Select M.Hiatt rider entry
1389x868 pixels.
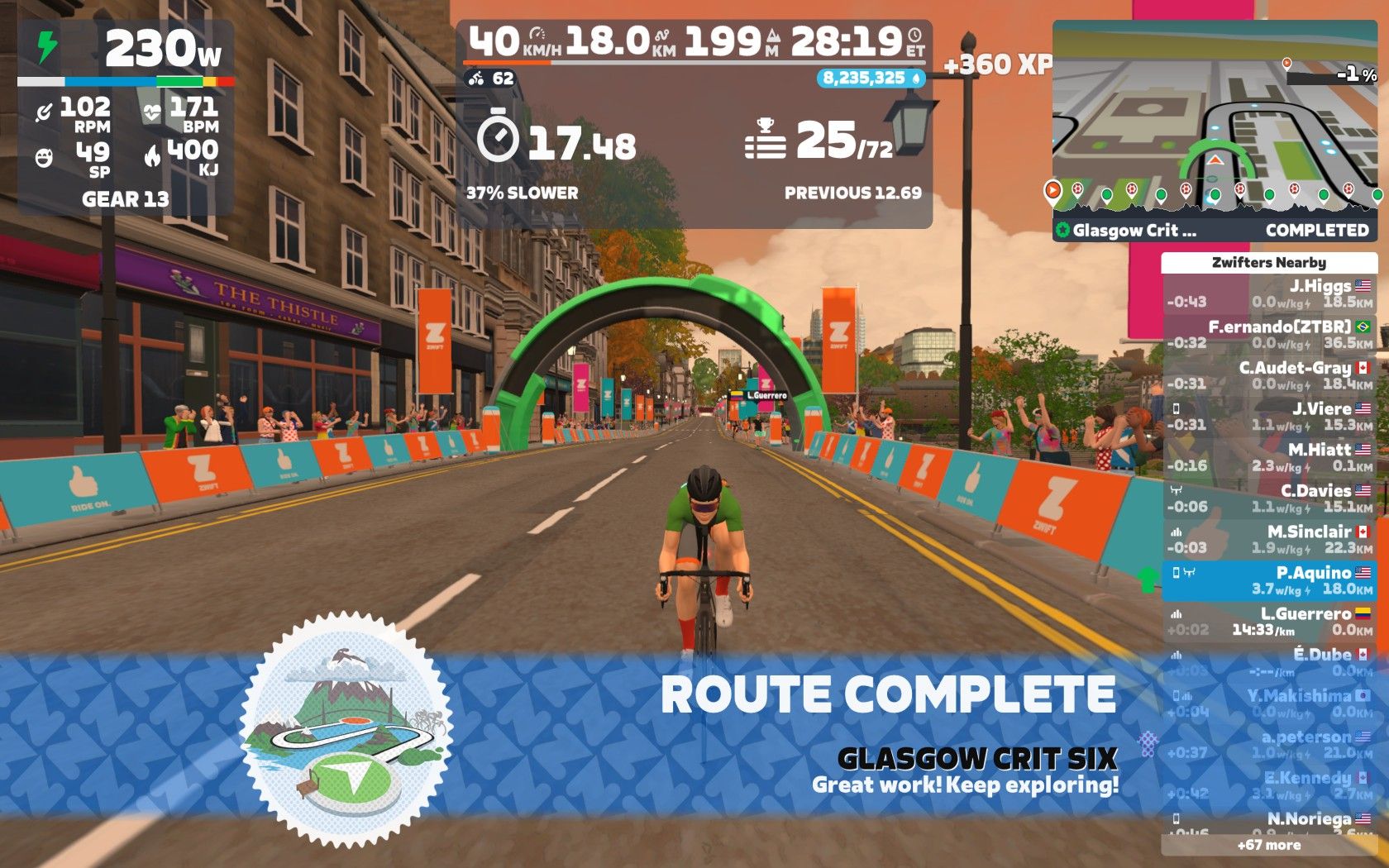point(1268,457)
